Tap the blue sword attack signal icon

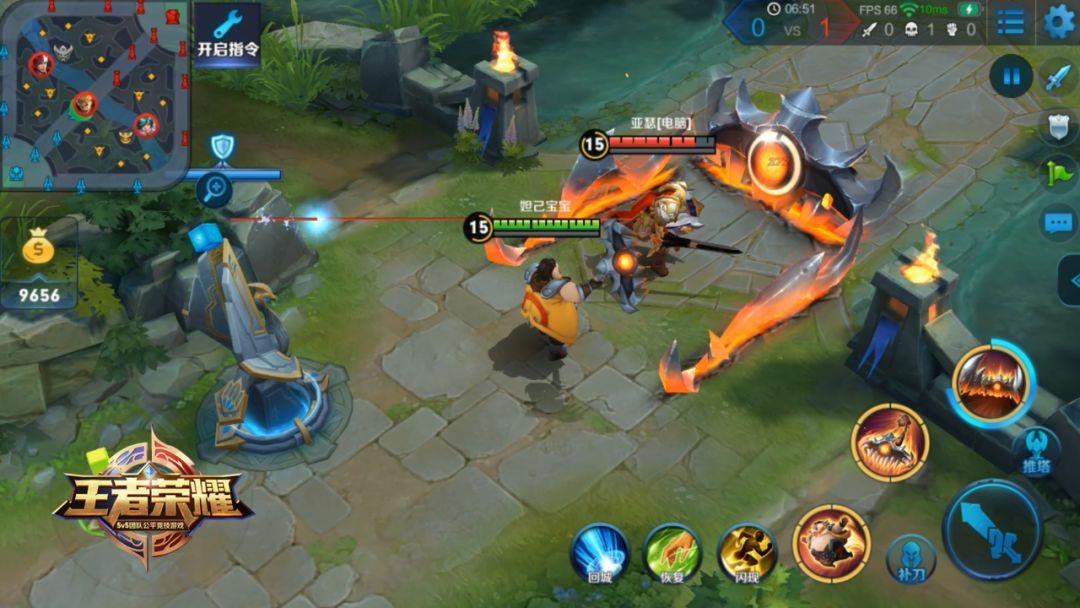[x=1058, y=77]
